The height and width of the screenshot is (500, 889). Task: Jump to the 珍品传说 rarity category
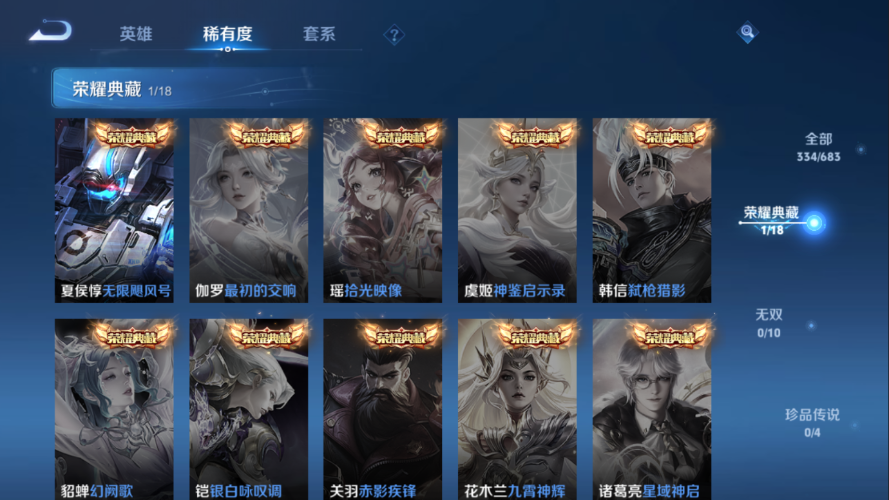812,422
